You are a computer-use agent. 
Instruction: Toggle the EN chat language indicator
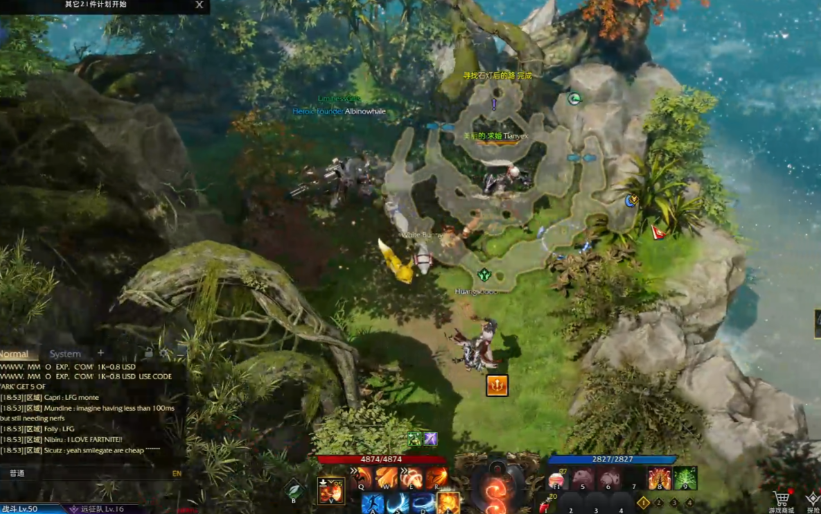[177, 473]
